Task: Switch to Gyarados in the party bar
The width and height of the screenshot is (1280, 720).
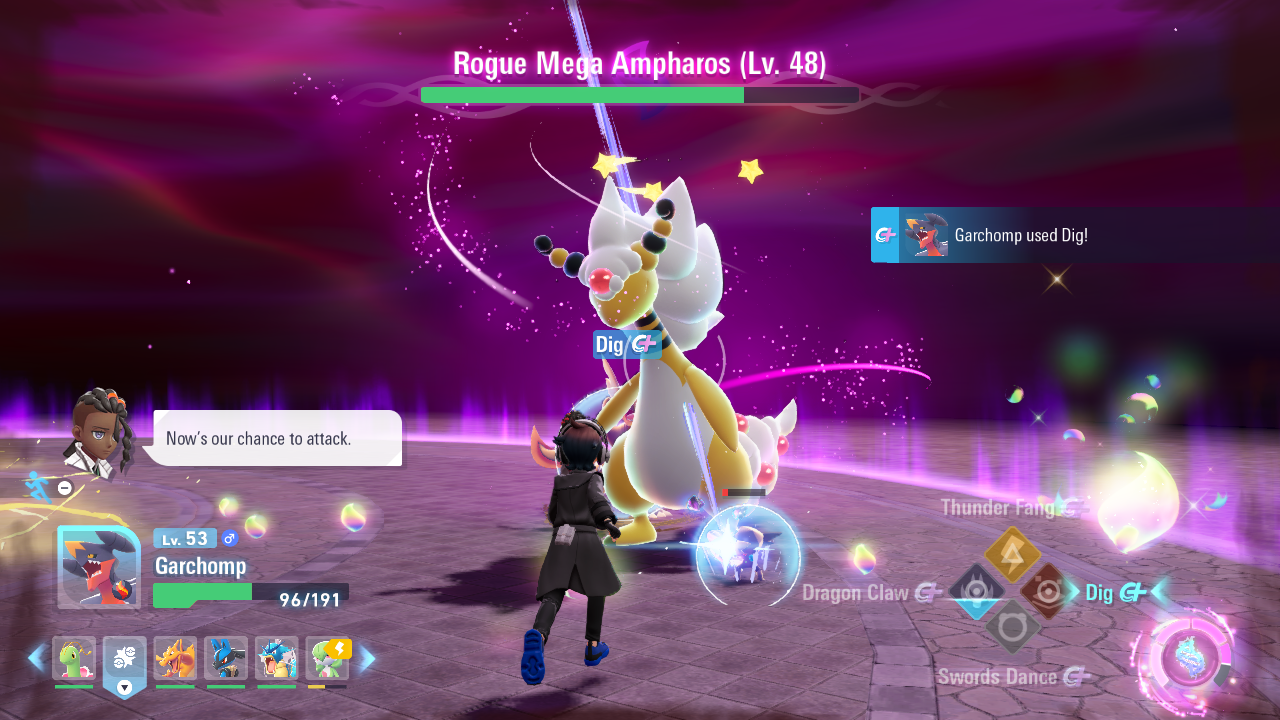Action: tap(276, 658)
